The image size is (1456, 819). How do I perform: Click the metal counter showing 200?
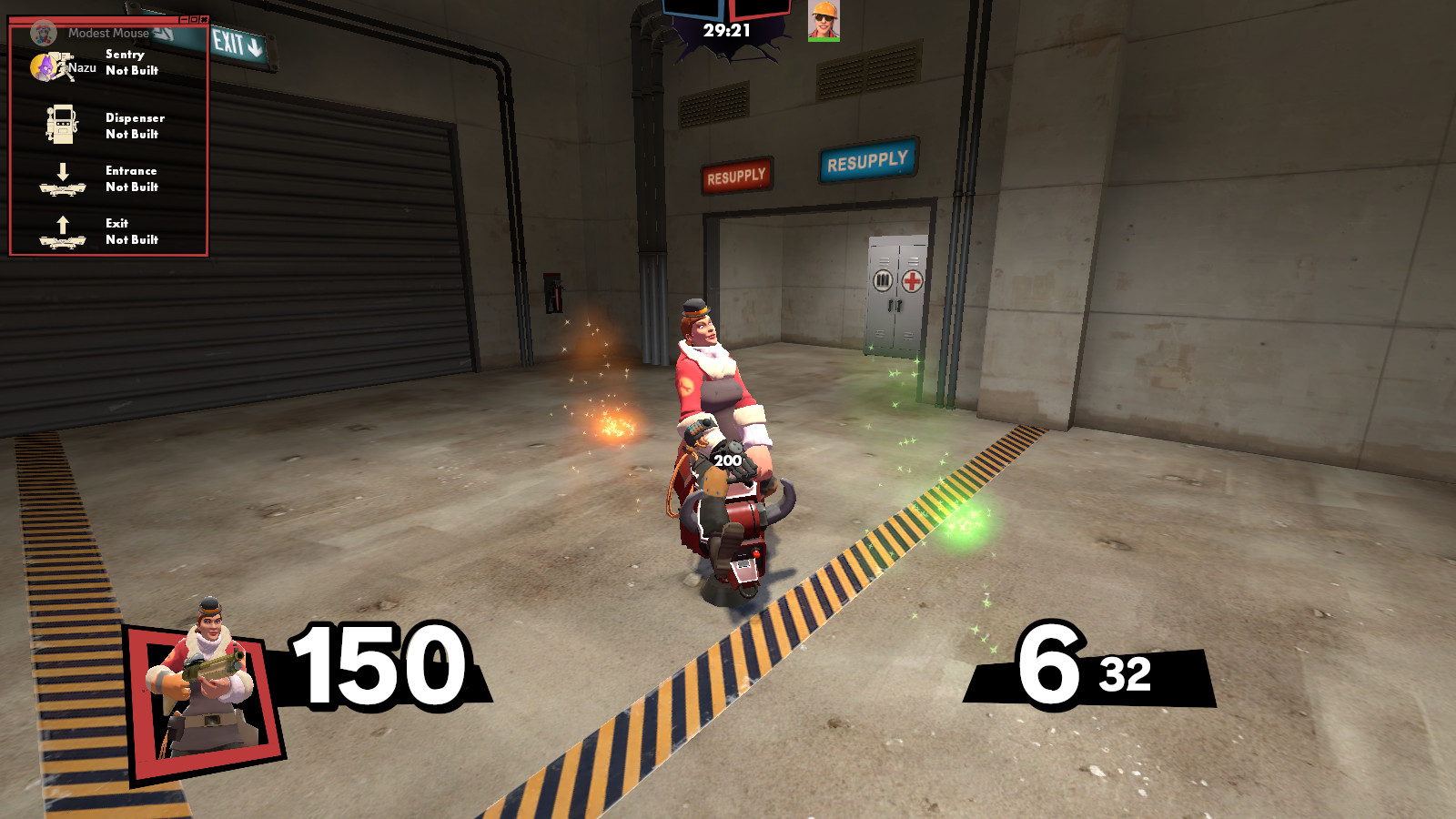pyautogui.click(x=727, y=460)
